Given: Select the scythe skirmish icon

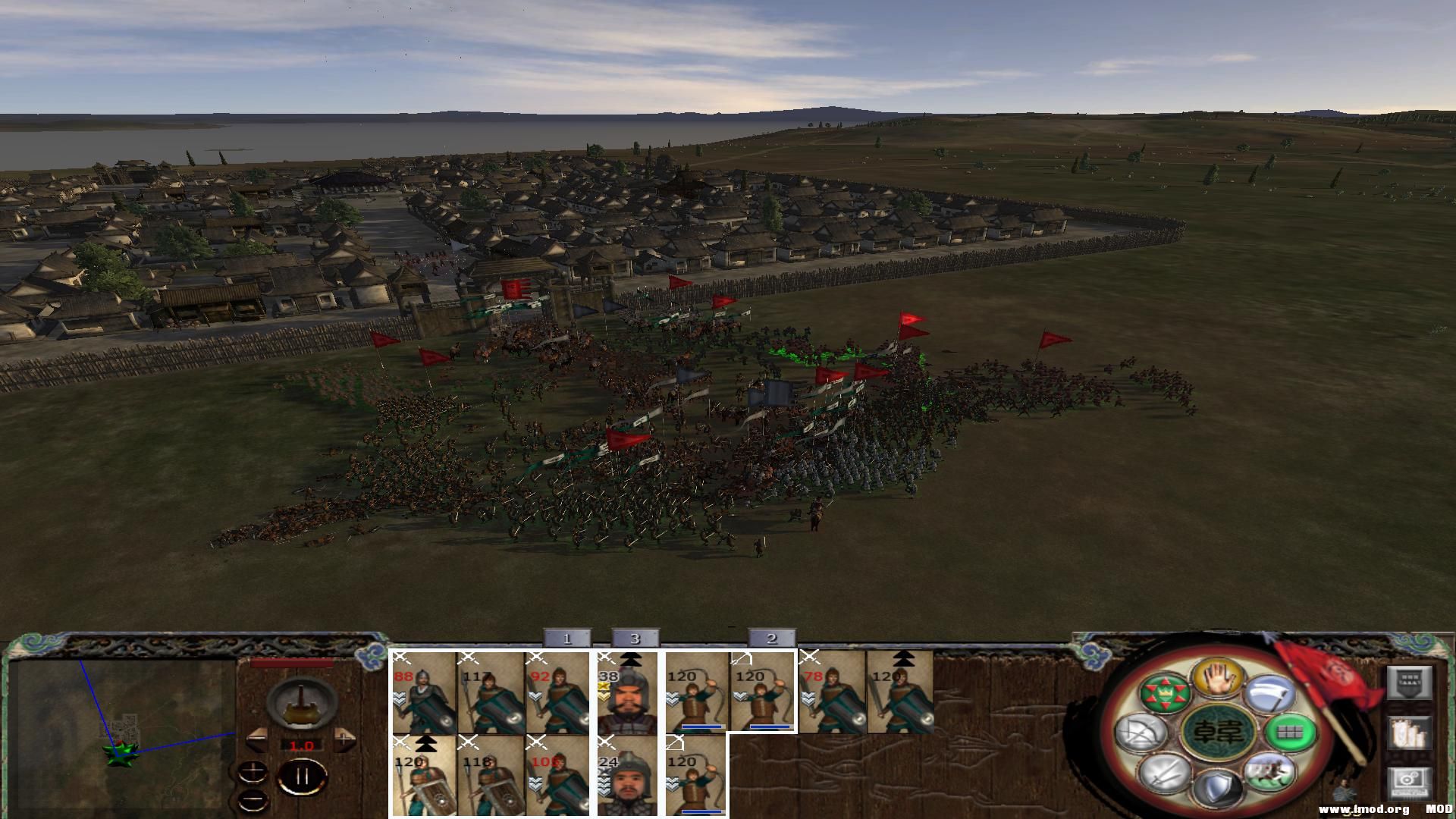Looking at the screenshot, I should point(1271,695).
